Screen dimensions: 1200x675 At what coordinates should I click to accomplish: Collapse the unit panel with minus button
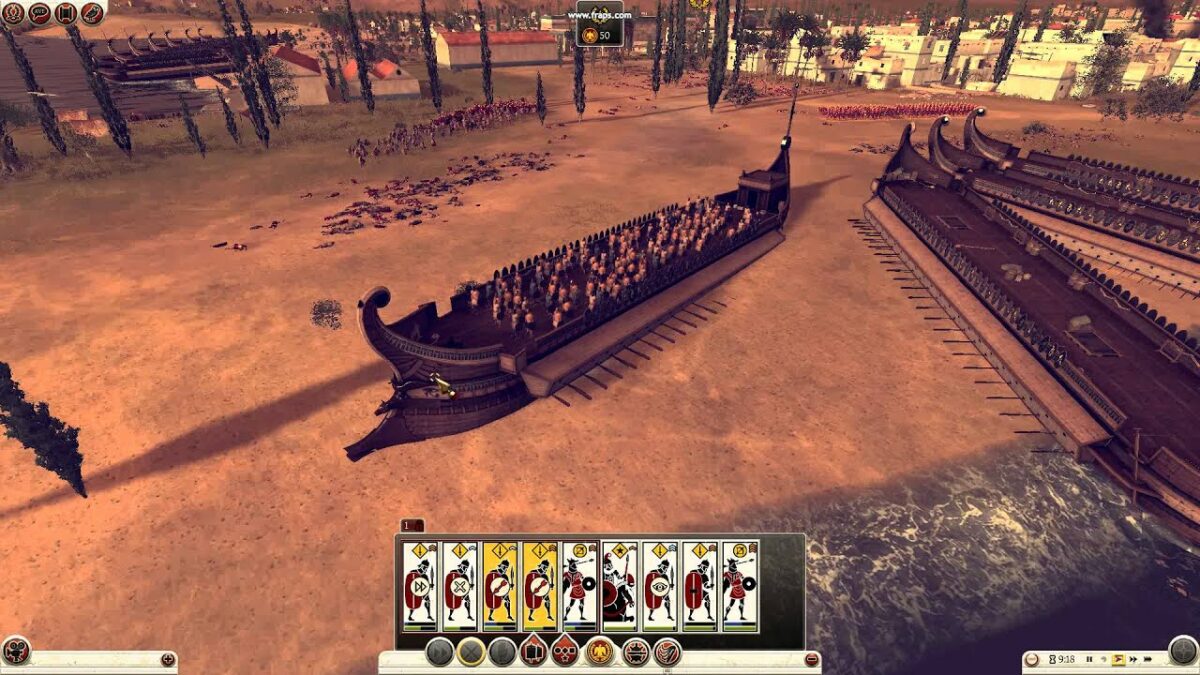(x=811, y=659)
